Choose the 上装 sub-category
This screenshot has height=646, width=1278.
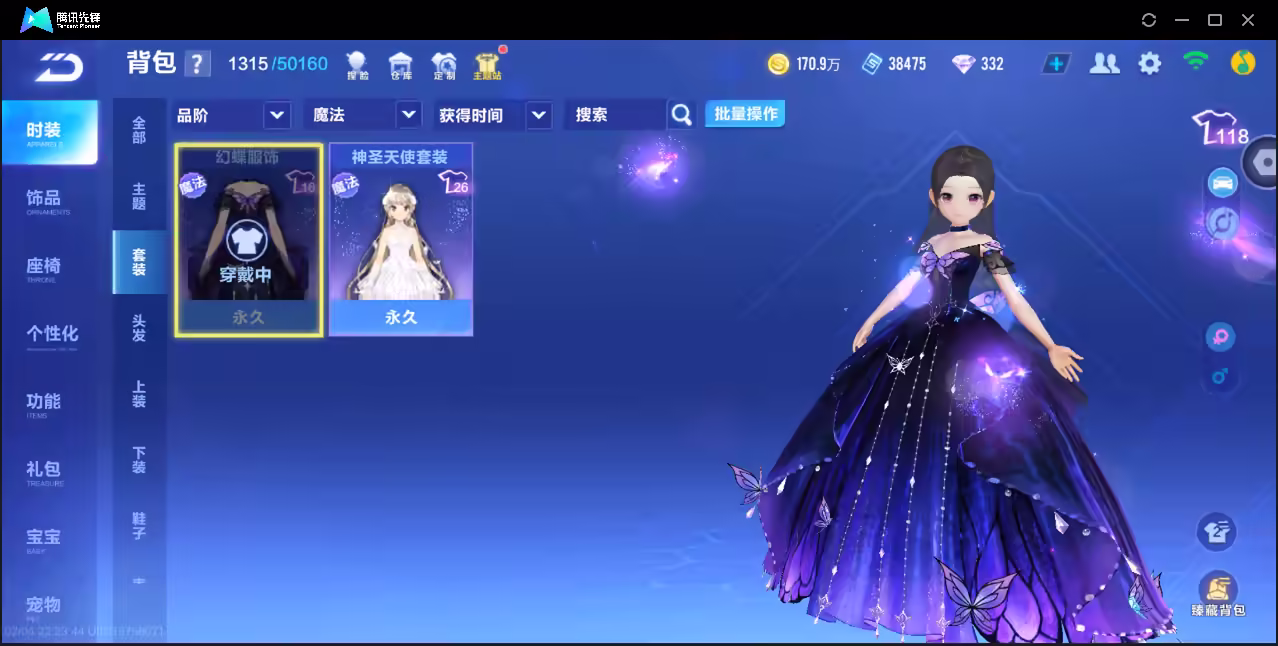point(139,394)
